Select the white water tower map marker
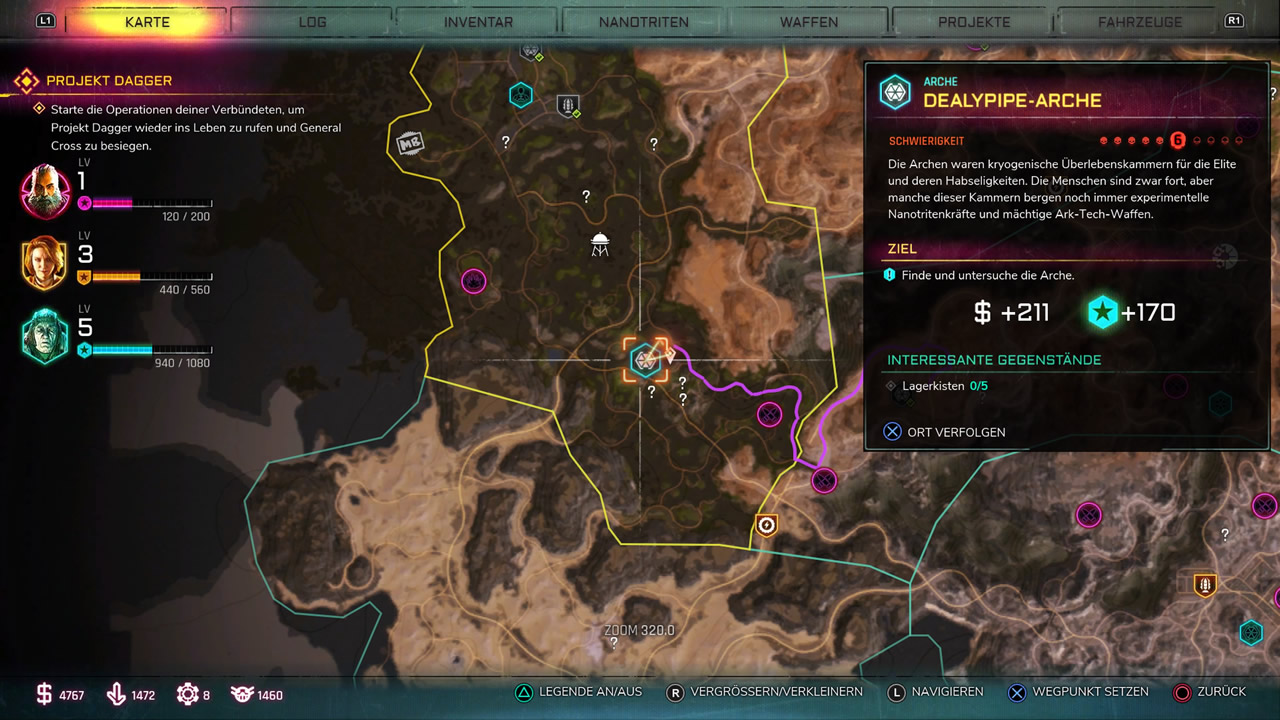Image resolution: width=1280 pixels, height=720 pixels. tap(600, 243)
